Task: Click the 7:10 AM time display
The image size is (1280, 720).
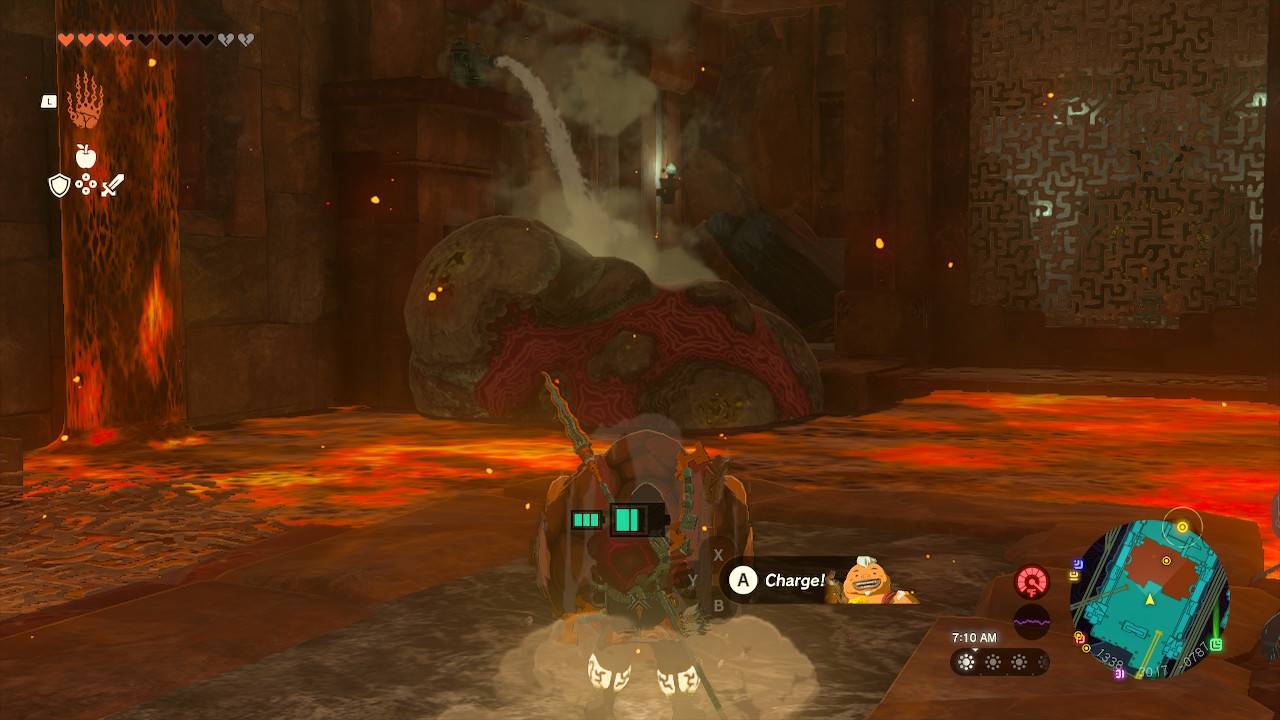Action: tap(974, 636)
